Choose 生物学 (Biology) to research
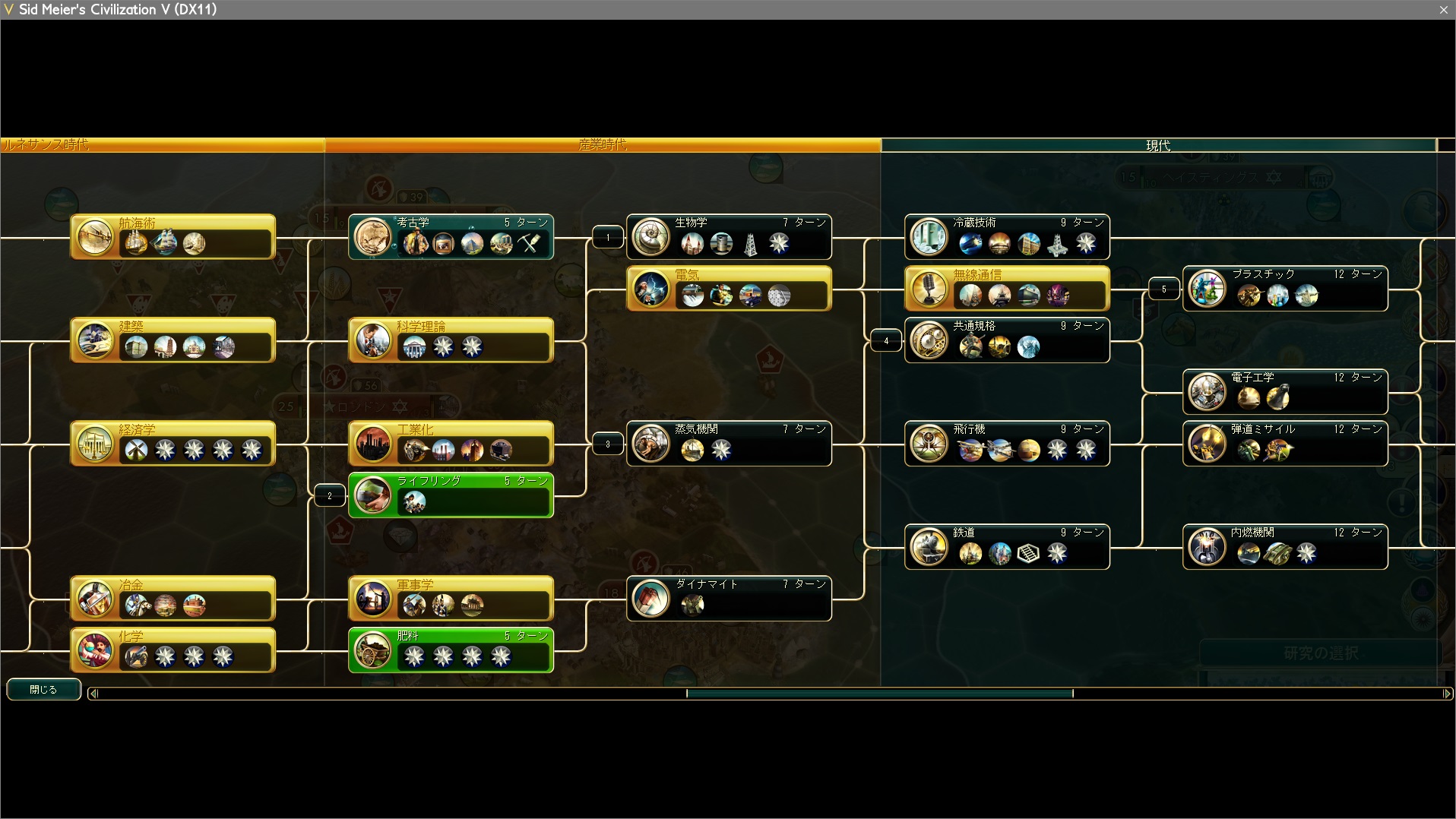The width and height of the screenshot is (1456, 819). click(729, 237)
